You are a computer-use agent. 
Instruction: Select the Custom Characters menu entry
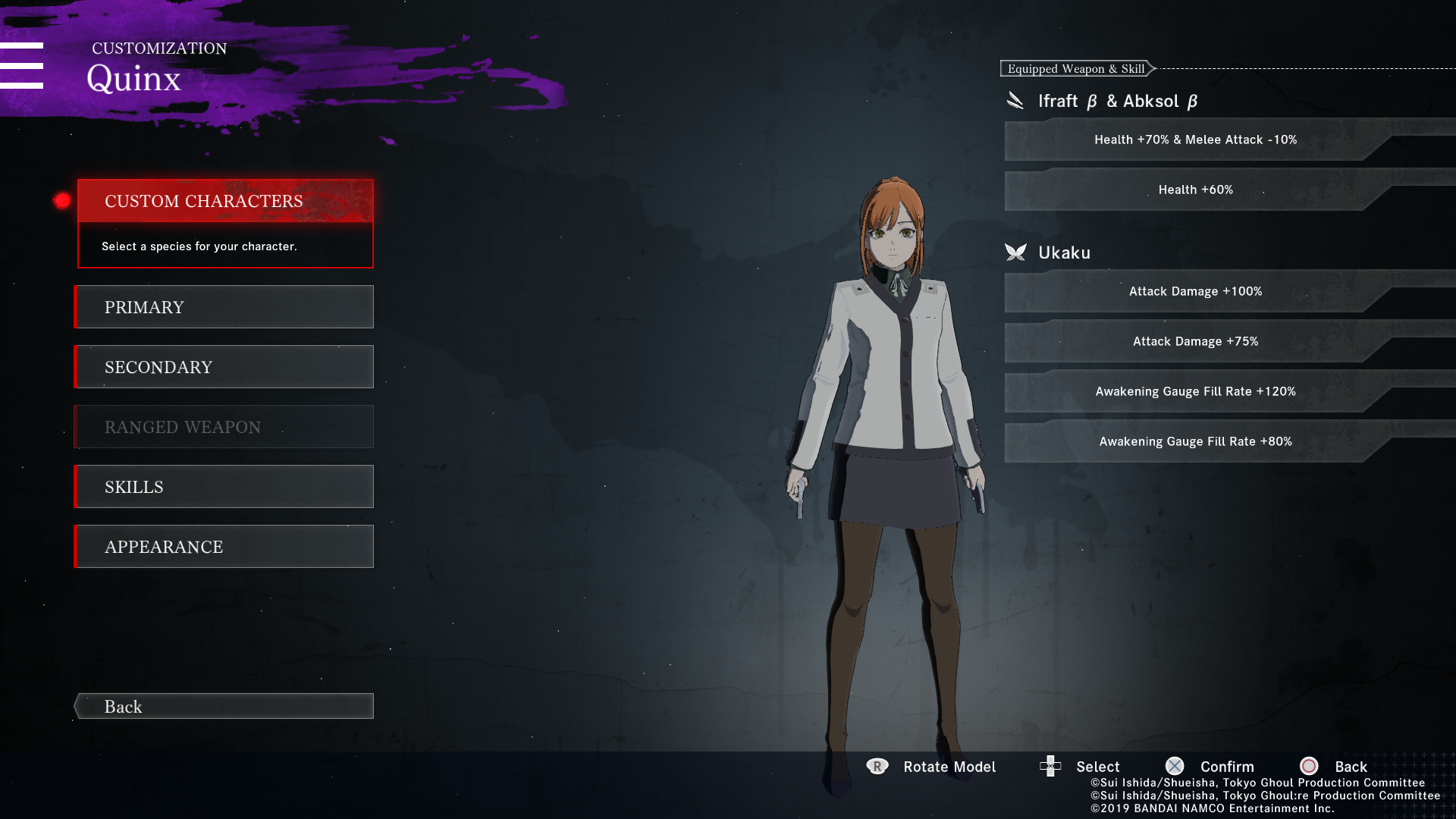(225, 201)
